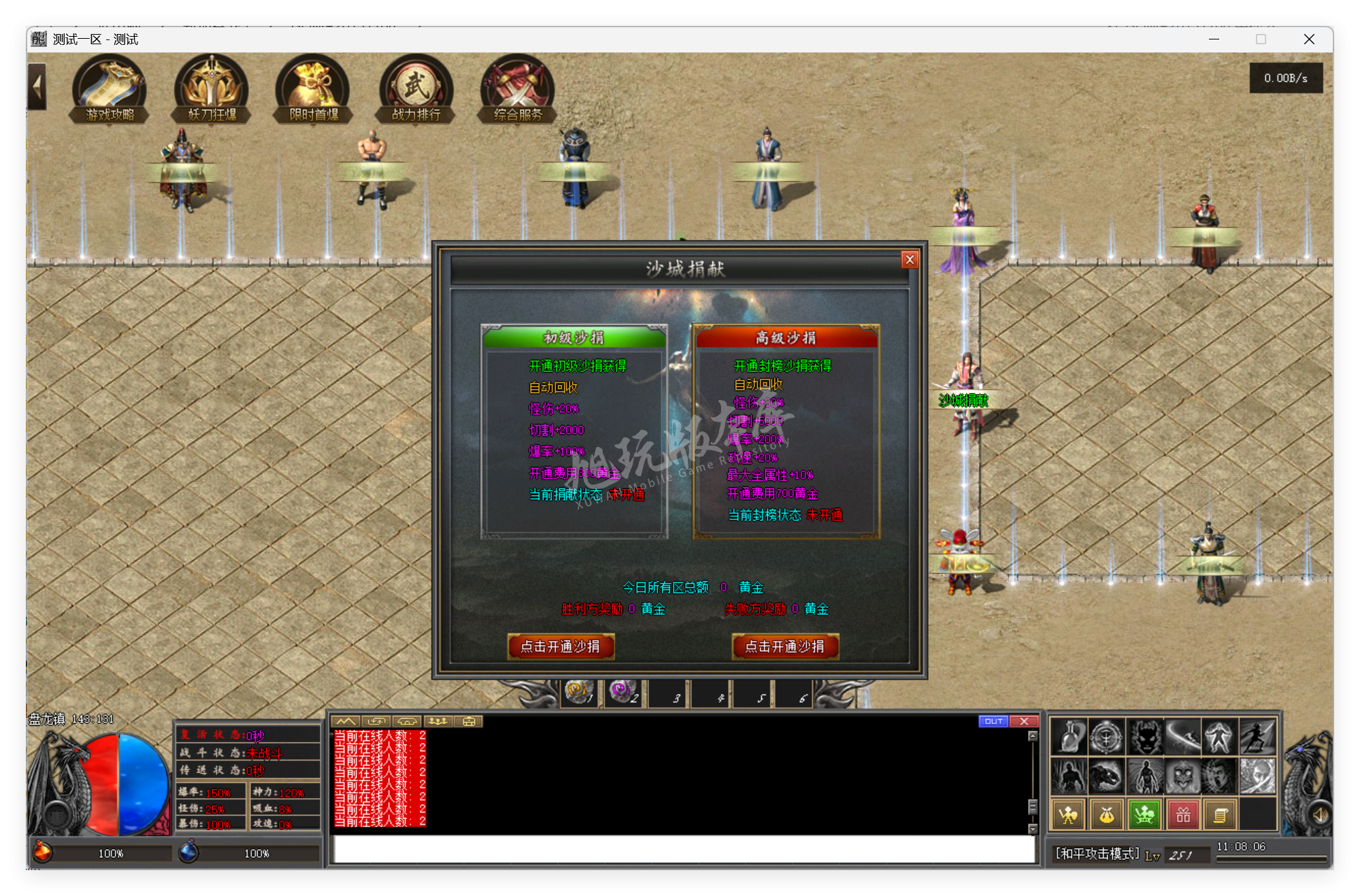Open the red gift box icon
The image size is (1360, 896).
(x=1182, y=814)
